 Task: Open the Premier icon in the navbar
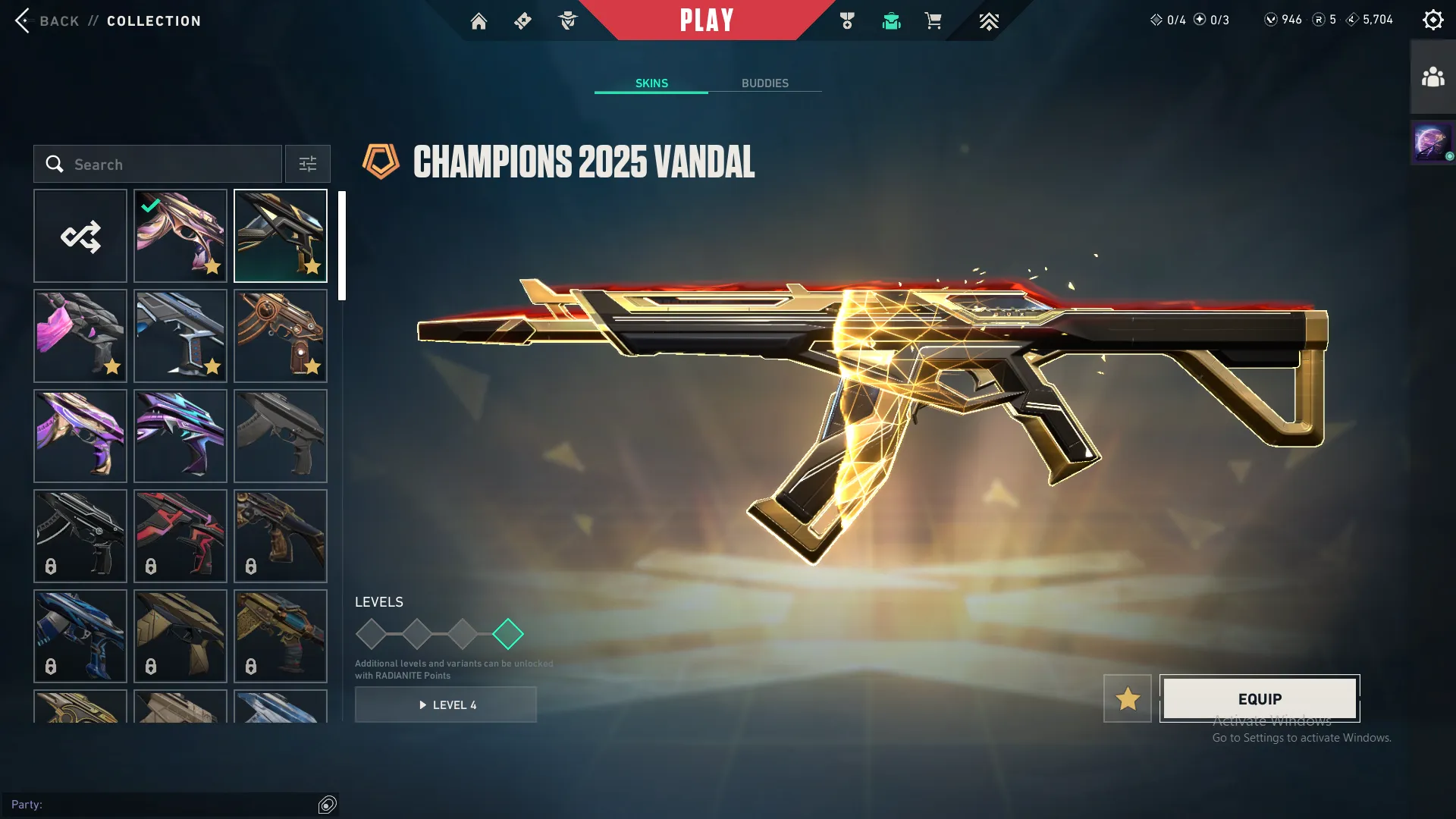(x=989, y=21)
